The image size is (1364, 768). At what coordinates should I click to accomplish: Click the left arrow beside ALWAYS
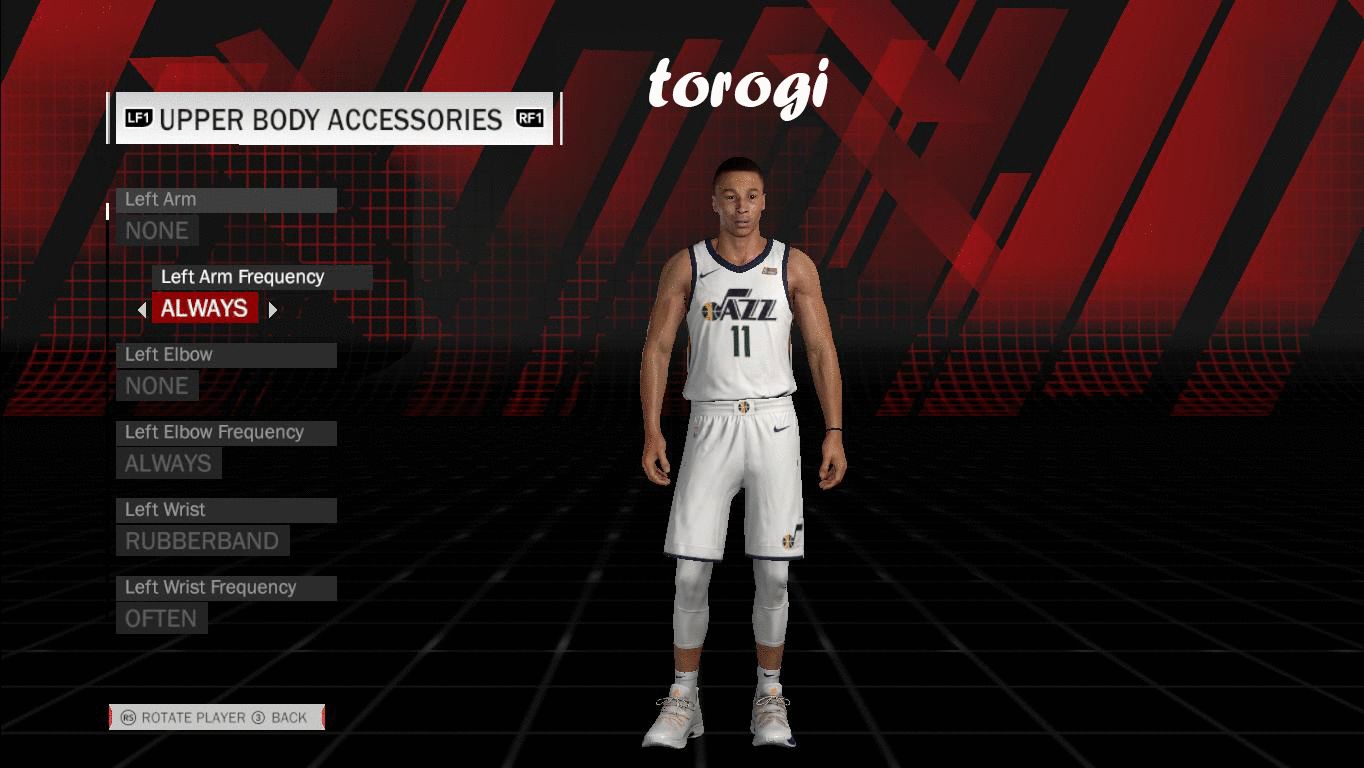point(142,310)
